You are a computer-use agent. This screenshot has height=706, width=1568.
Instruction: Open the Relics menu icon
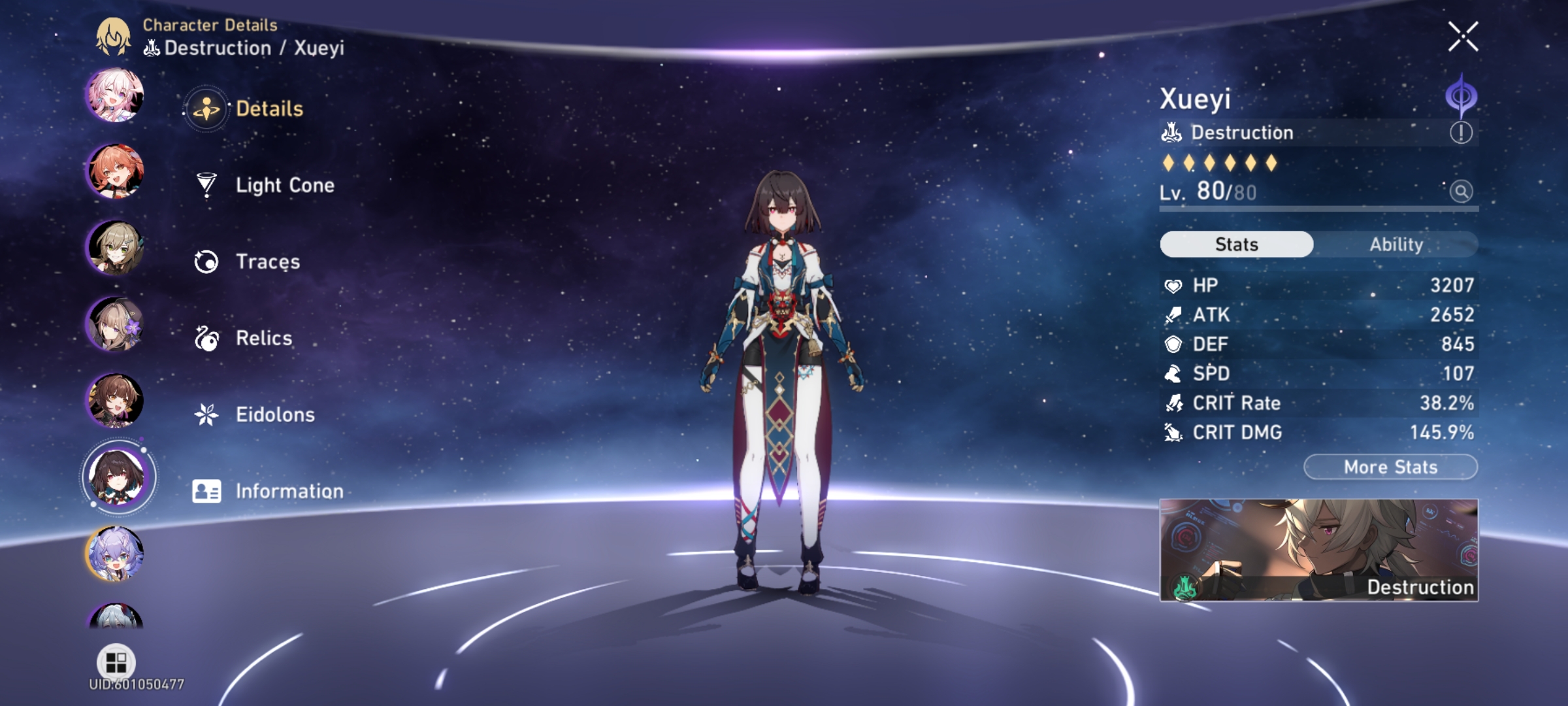[206, 337]
